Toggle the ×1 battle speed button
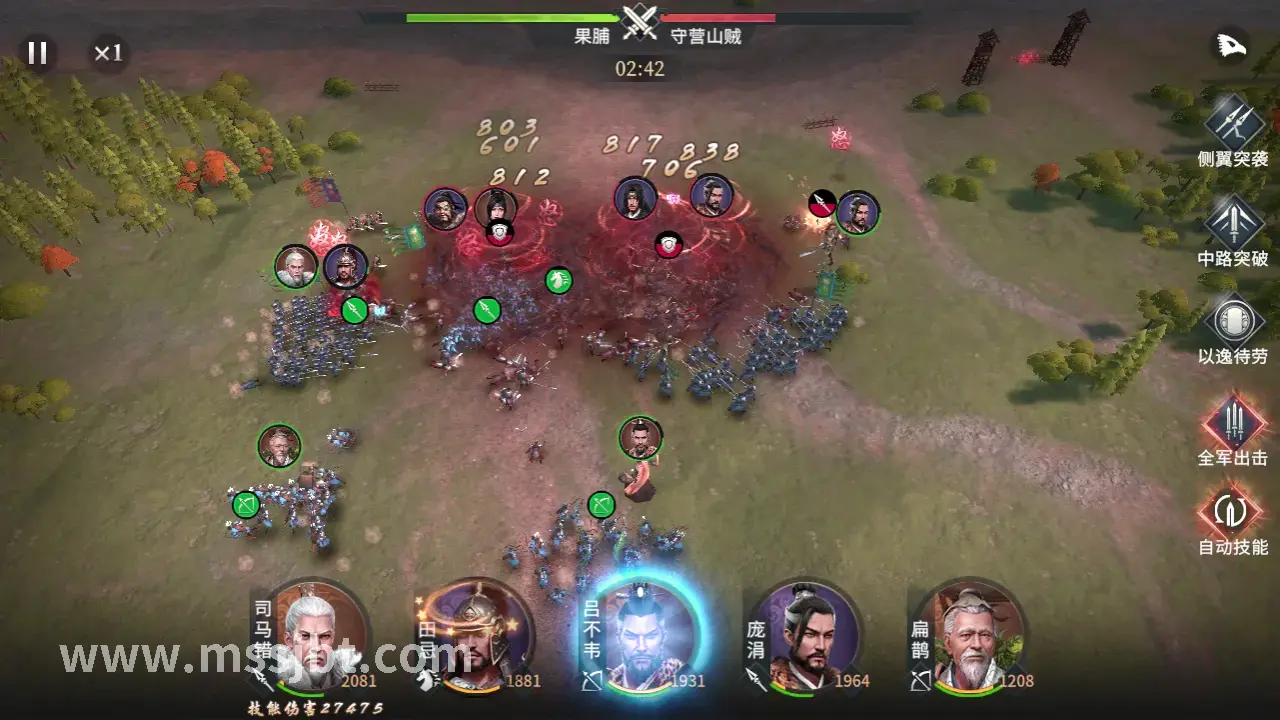 pyautogui.click(x=108, y=53)
